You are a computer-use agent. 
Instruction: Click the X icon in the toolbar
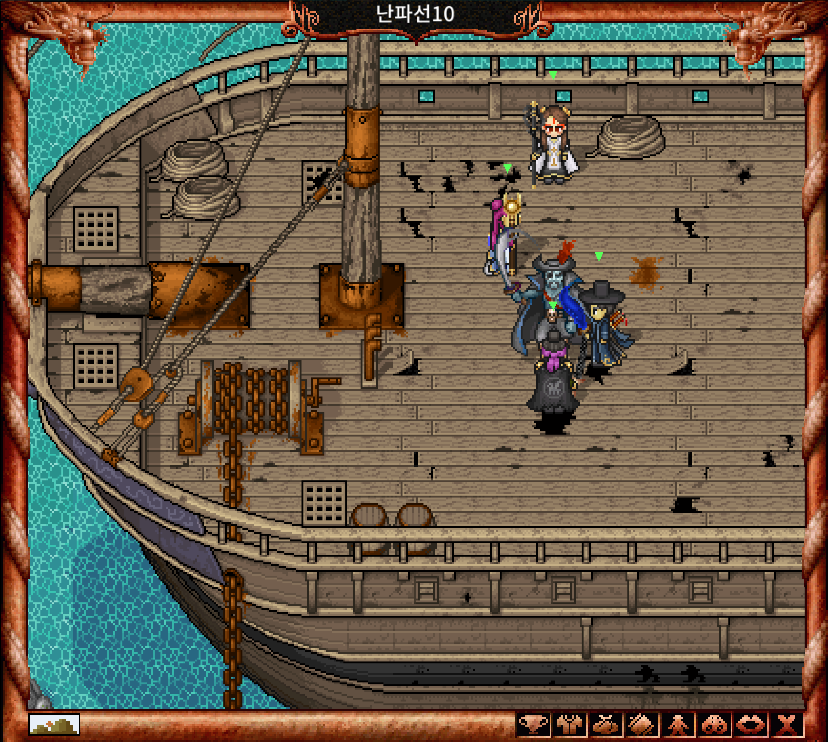[788, 724]
